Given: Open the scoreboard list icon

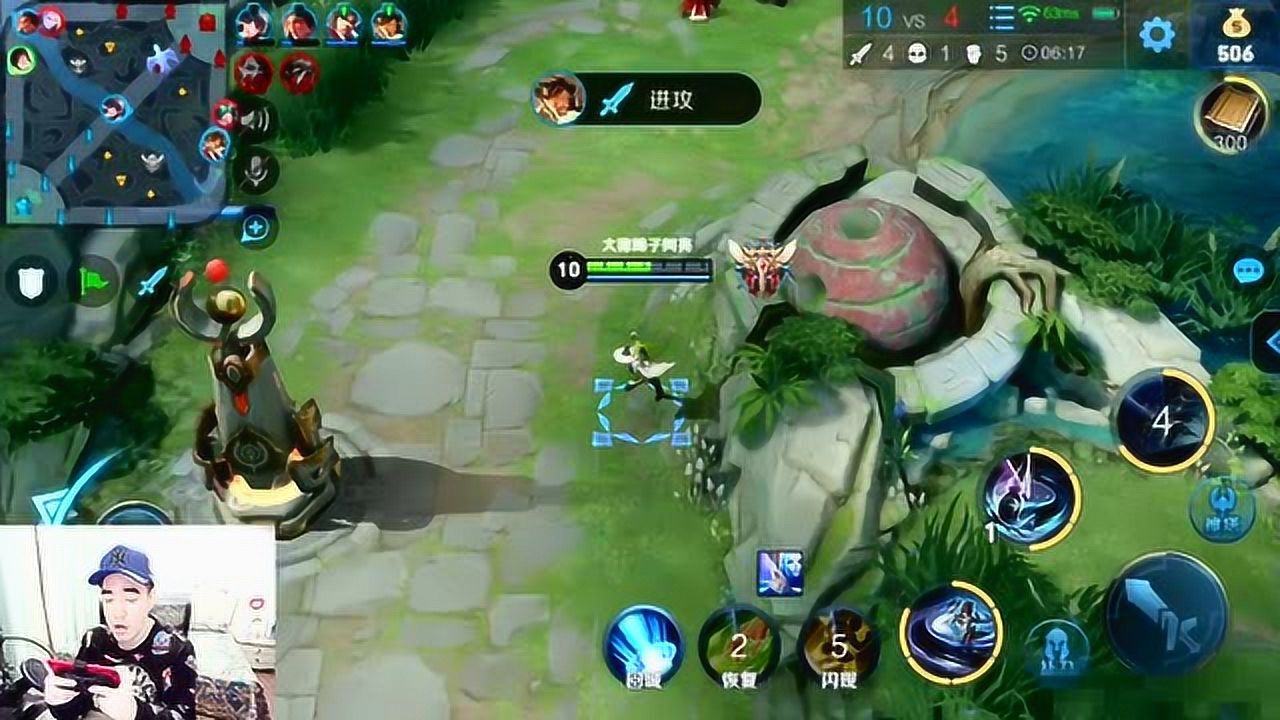Looking at the screenshot, I should [1001, 18].
